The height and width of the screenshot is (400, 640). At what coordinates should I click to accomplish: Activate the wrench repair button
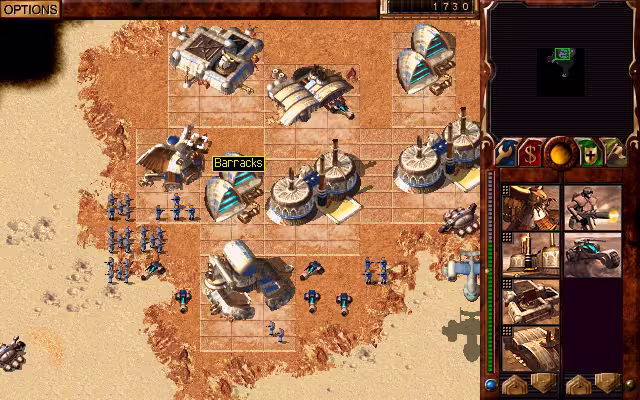point(506,153)
